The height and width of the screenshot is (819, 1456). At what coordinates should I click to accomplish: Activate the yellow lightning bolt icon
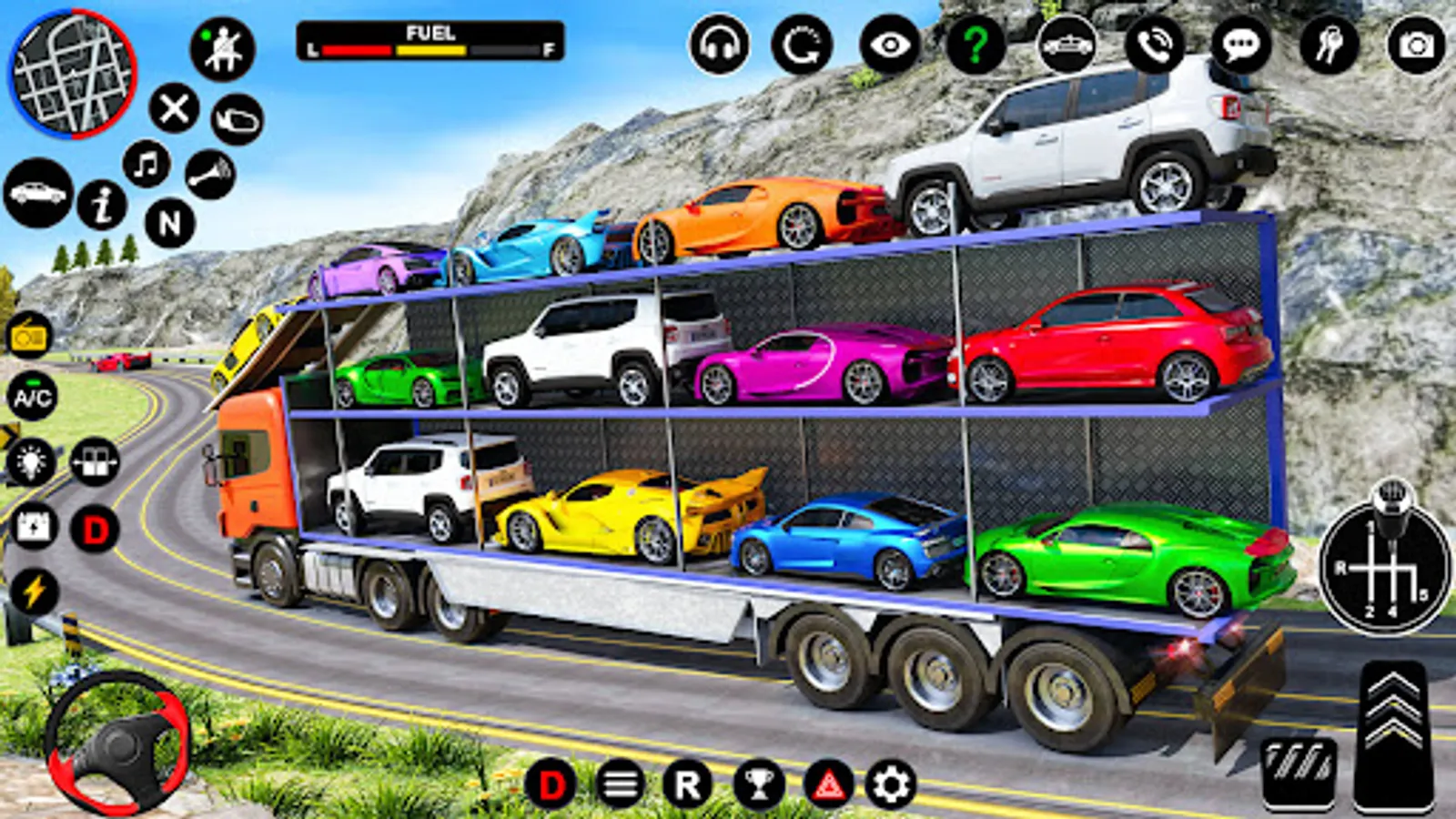[x=34, y=591]
